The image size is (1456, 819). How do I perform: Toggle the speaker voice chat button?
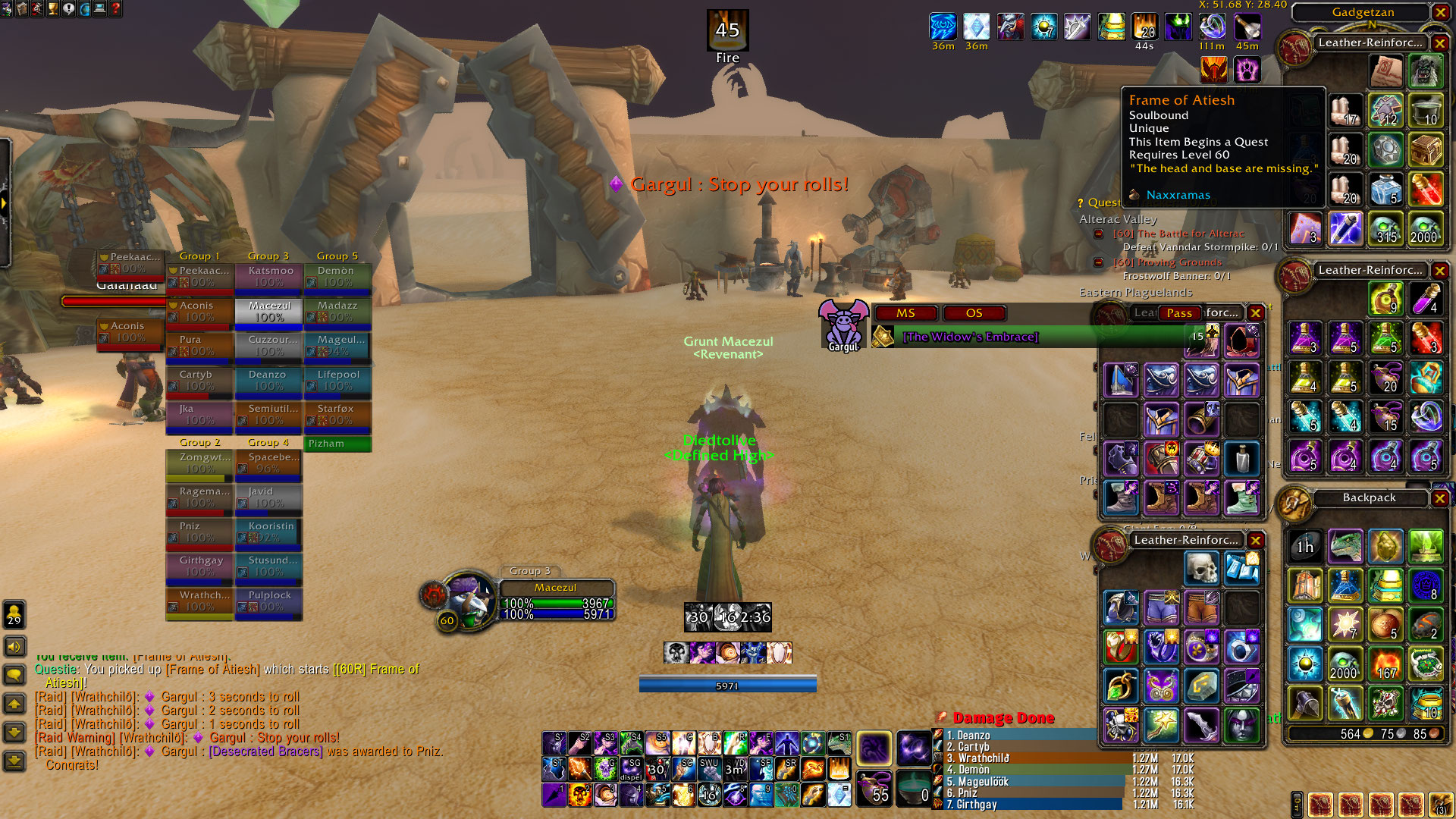[14, 647]
